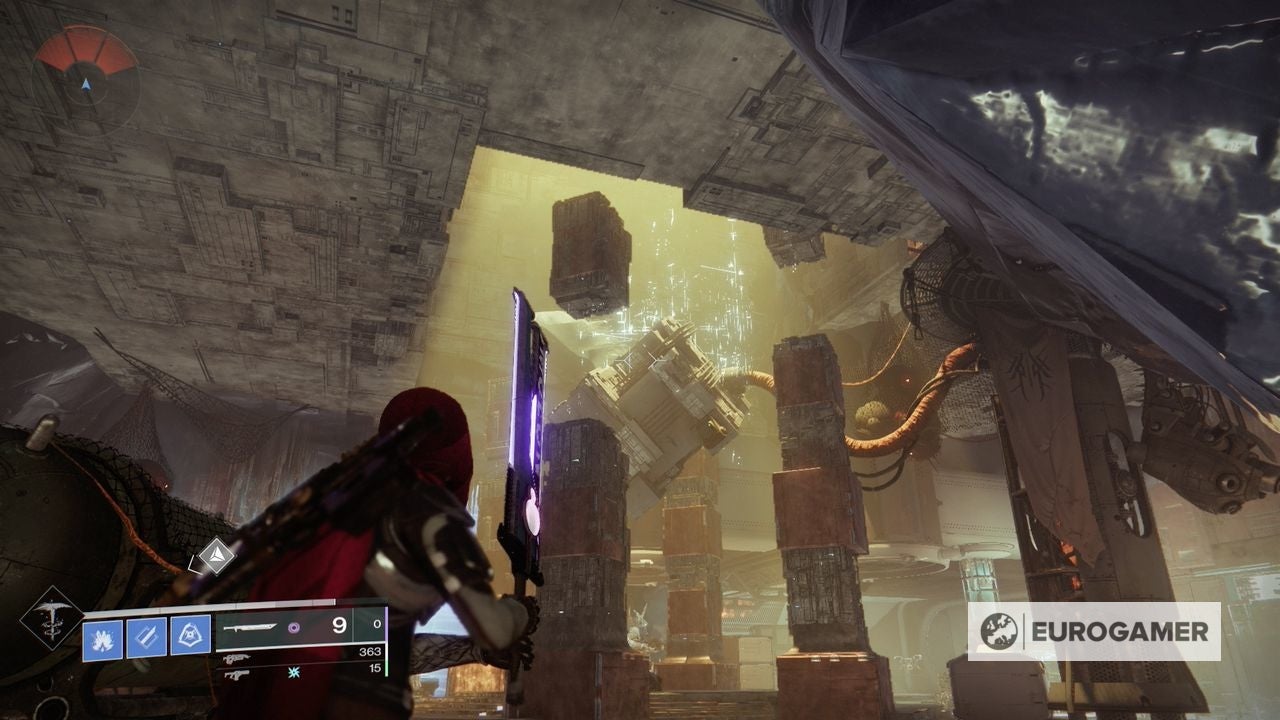1280x720 pixels.
Task: Click the energy sidearm weapon icon
Action: point(234,674)
